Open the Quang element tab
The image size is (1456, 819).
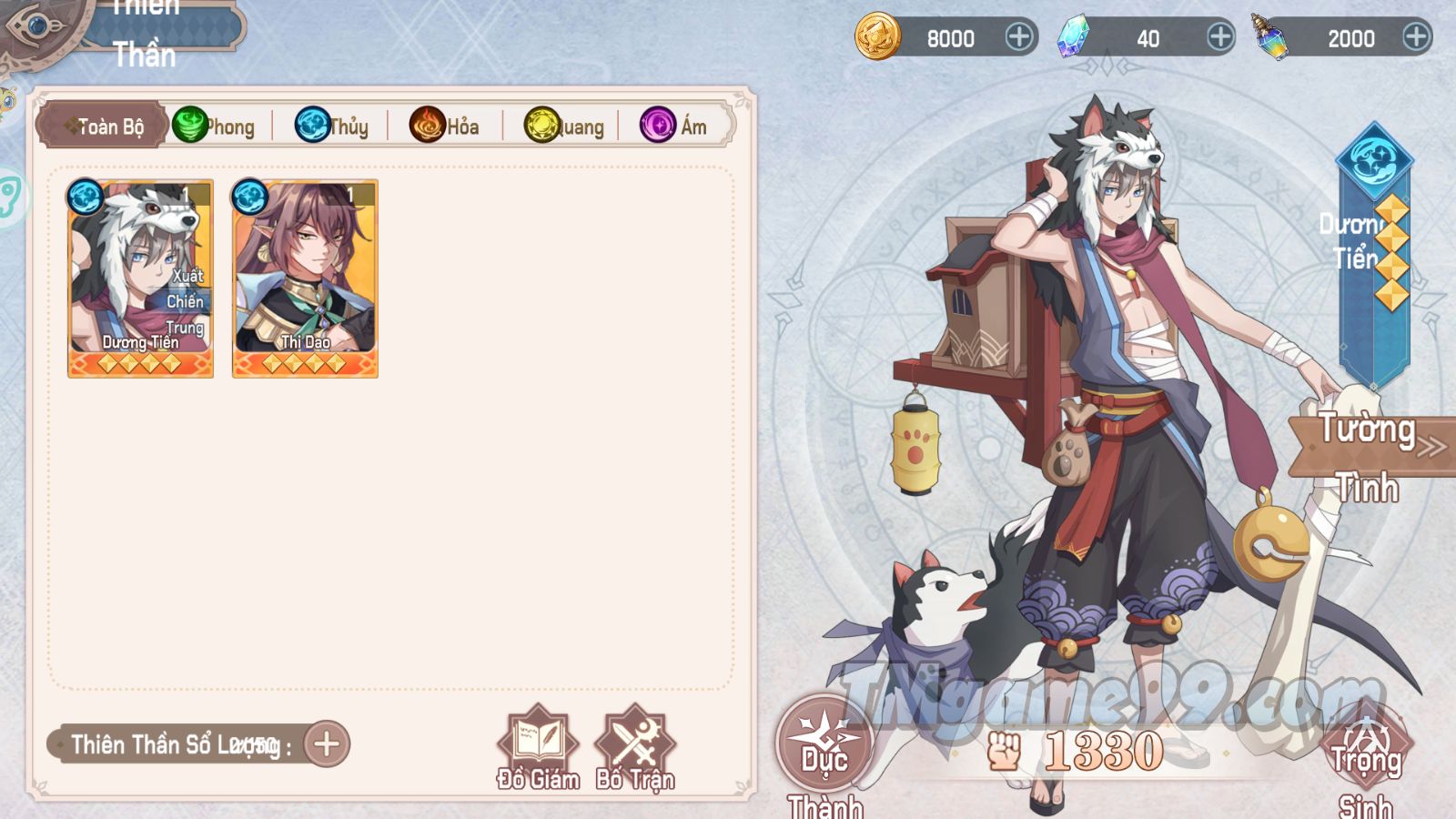click(565, 126)
